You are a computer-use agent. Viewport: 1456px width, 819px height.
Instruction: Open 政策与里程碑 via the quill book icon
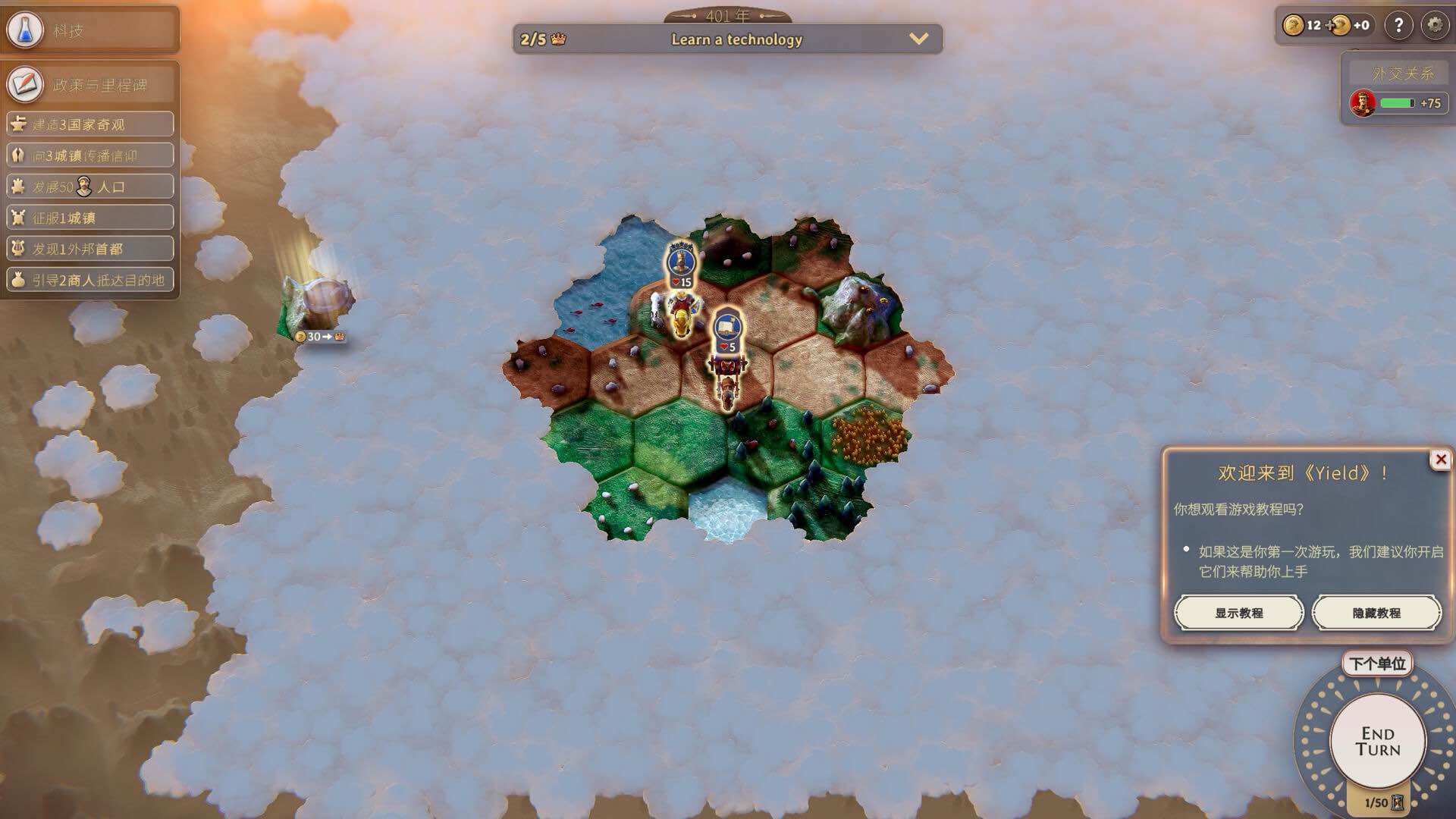25,84
